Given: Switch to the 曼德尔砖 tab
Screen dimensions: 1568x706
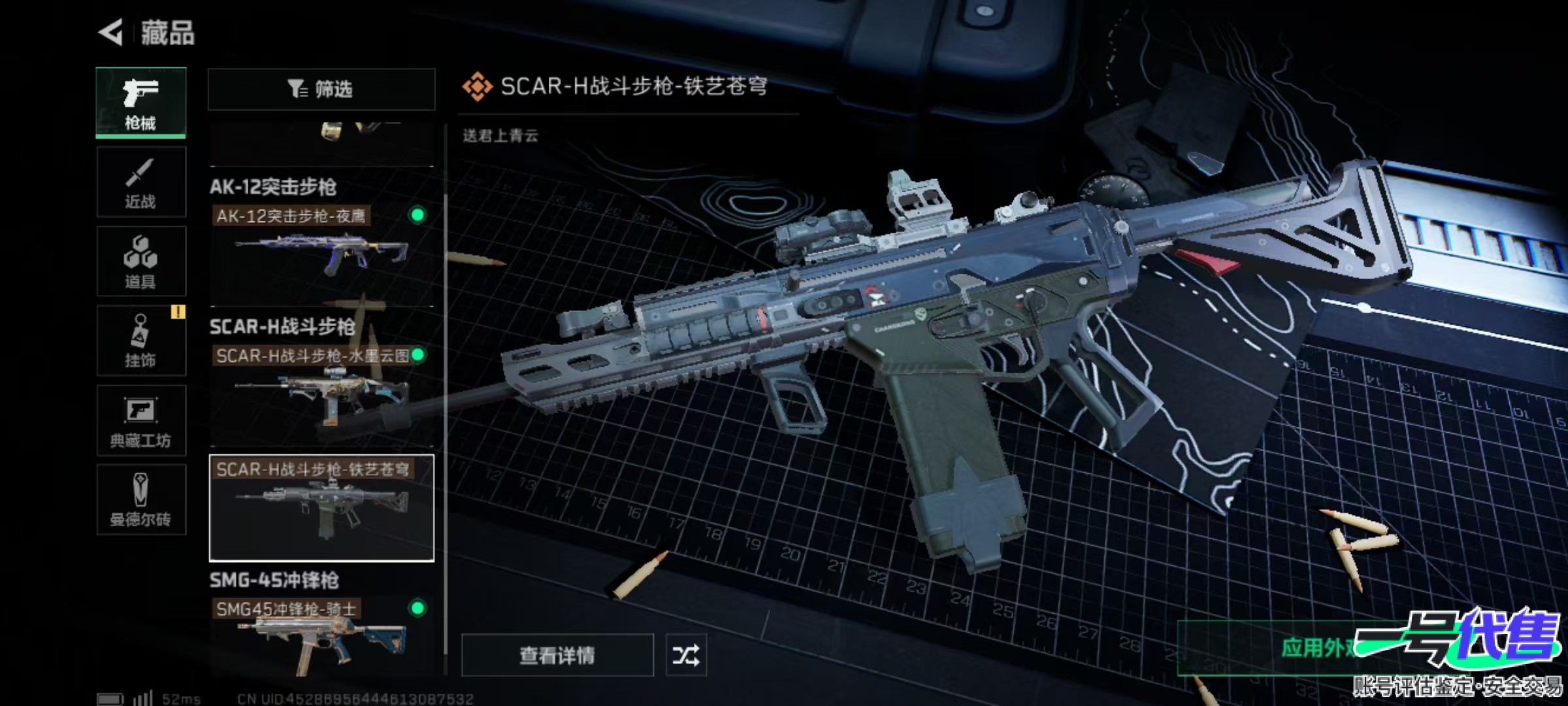Looking at the screenshot, I should coord(141,500).
